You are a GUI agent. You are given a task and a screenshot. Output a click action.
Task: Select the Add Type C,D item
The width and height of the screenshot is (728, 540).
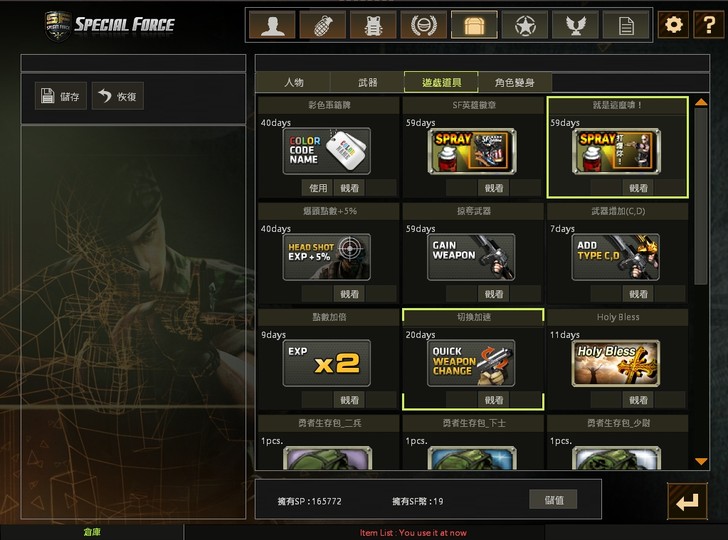pyautogui.click(x=616, y=257)
